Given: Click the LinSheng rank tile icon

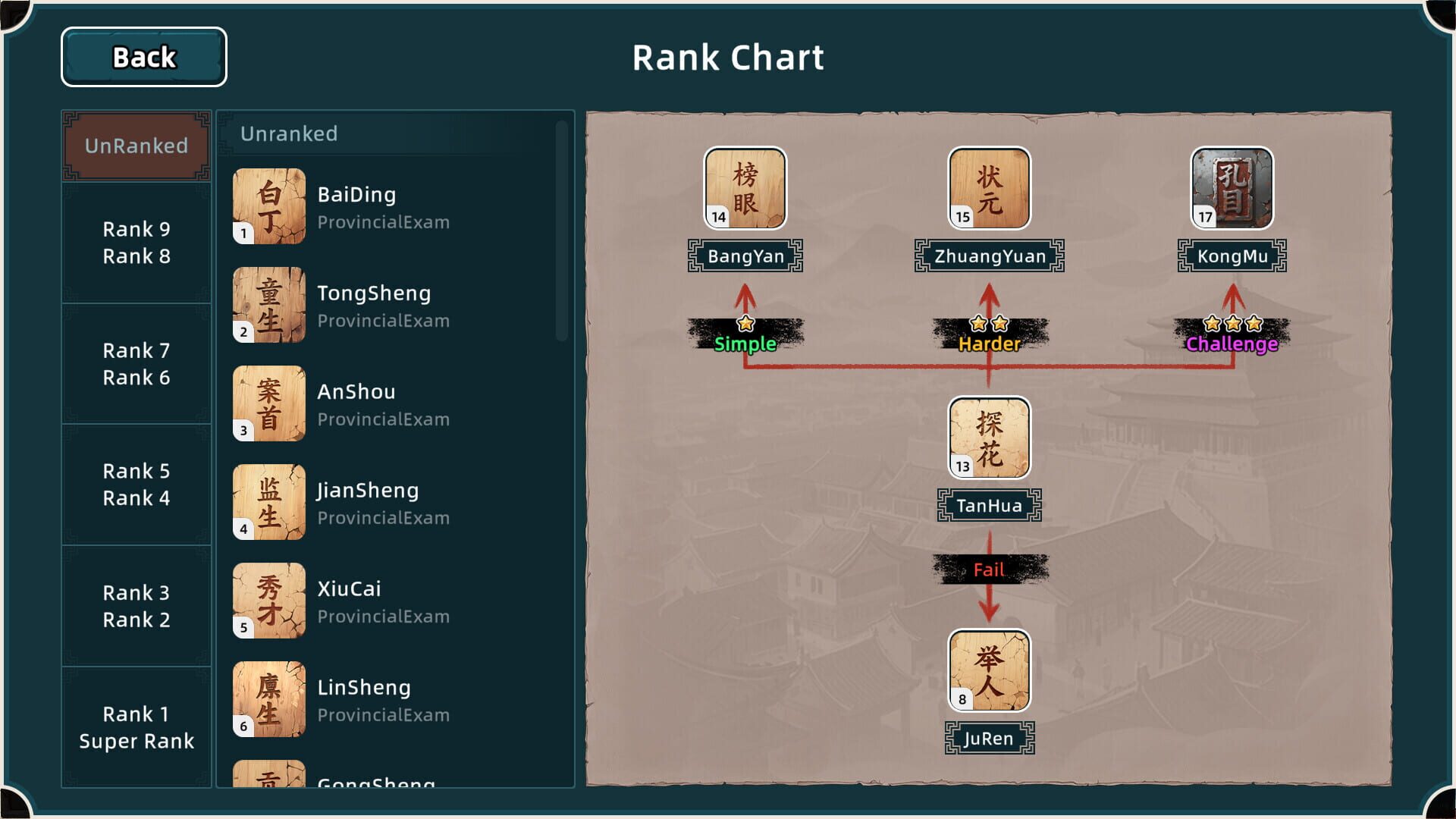Looking at the screenshot, I should click(x=268, y=699).
